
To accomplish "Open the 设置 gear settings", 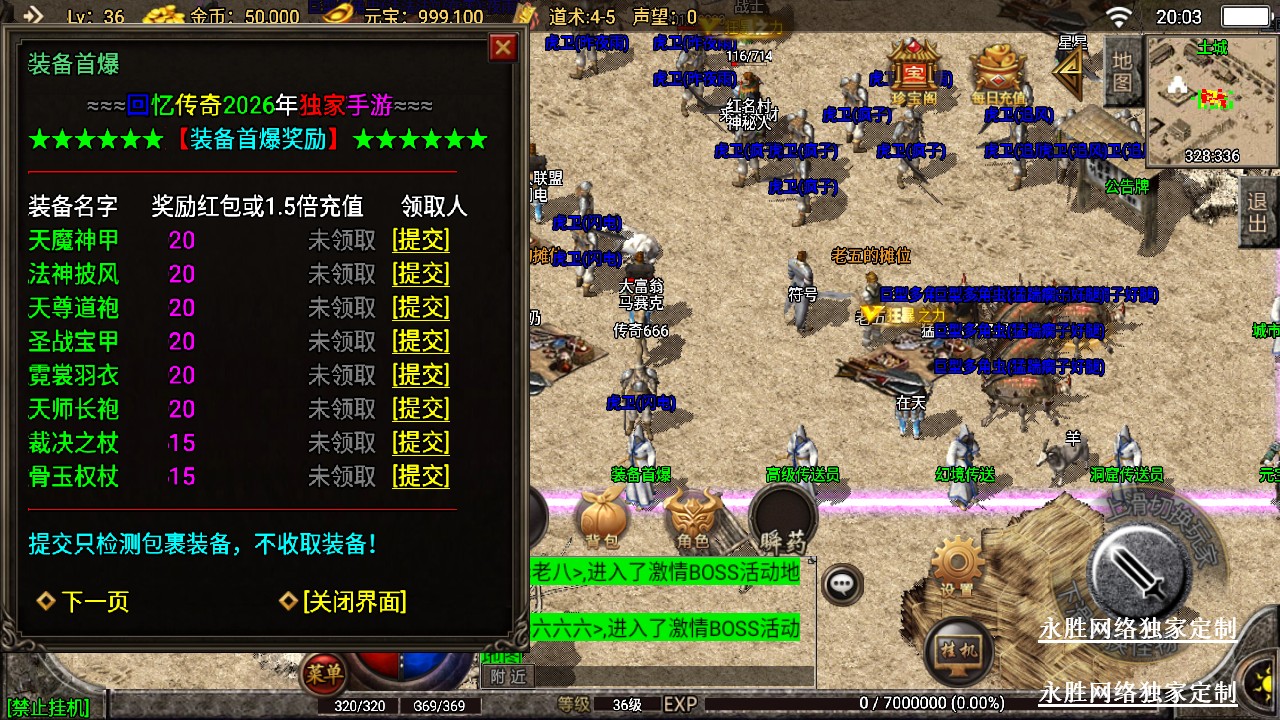I will [957, 567].
